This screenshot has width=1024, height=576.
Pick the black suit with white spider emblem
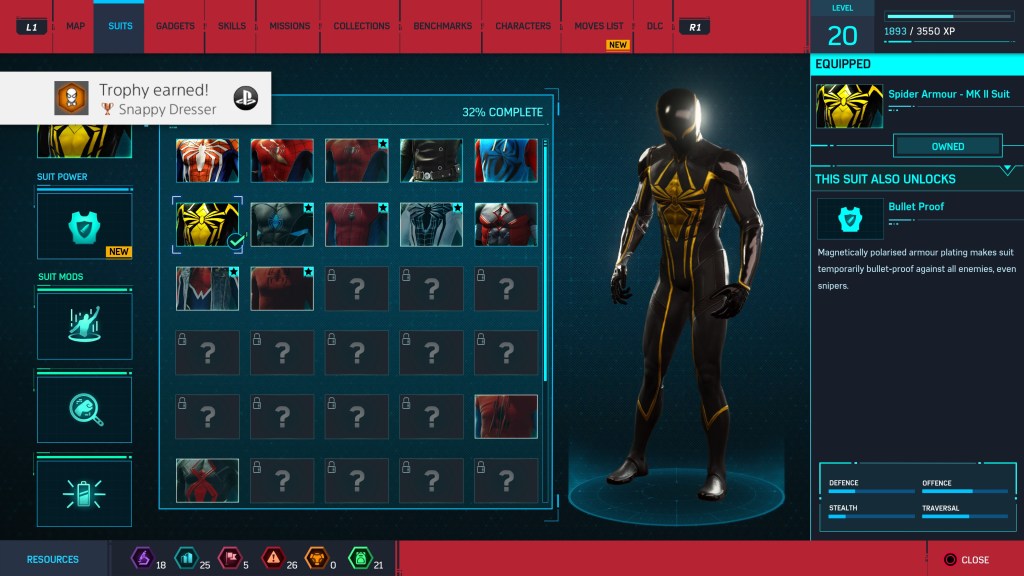click(431, 224)
